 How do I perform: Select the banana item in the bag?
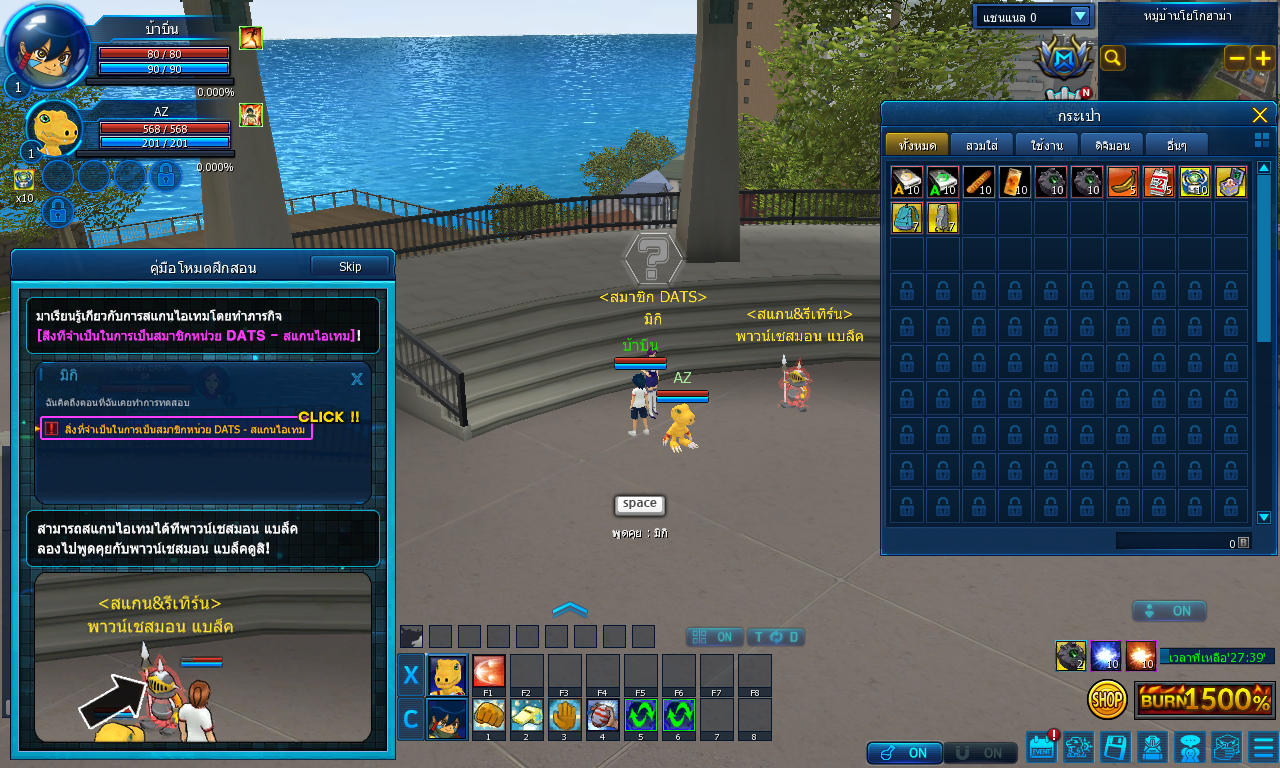click(1123, 182)
